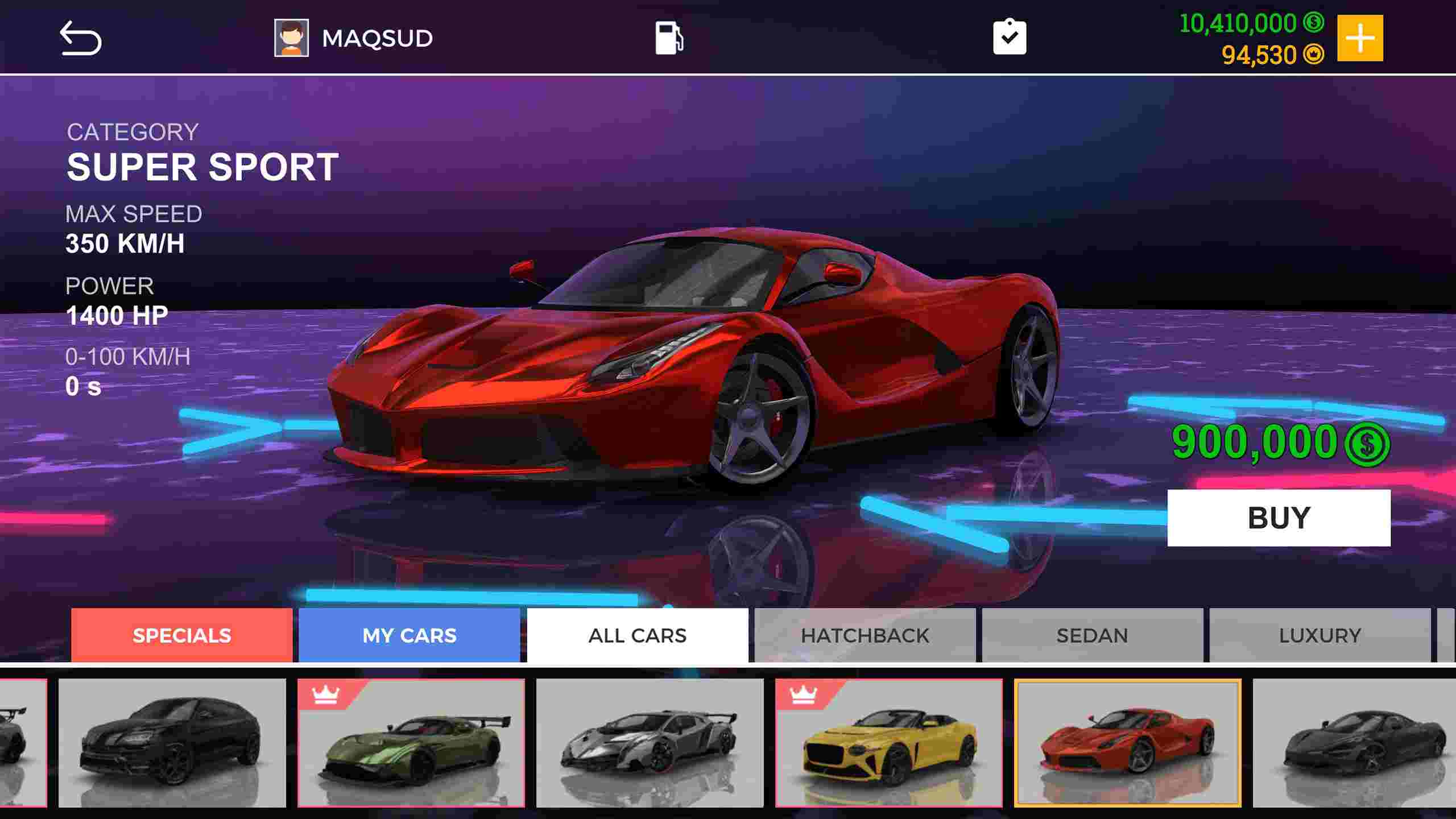Screen dimensions: 1456x819
Task: Switch to the SPECIALS tab
Action: [x=182, y=635]
